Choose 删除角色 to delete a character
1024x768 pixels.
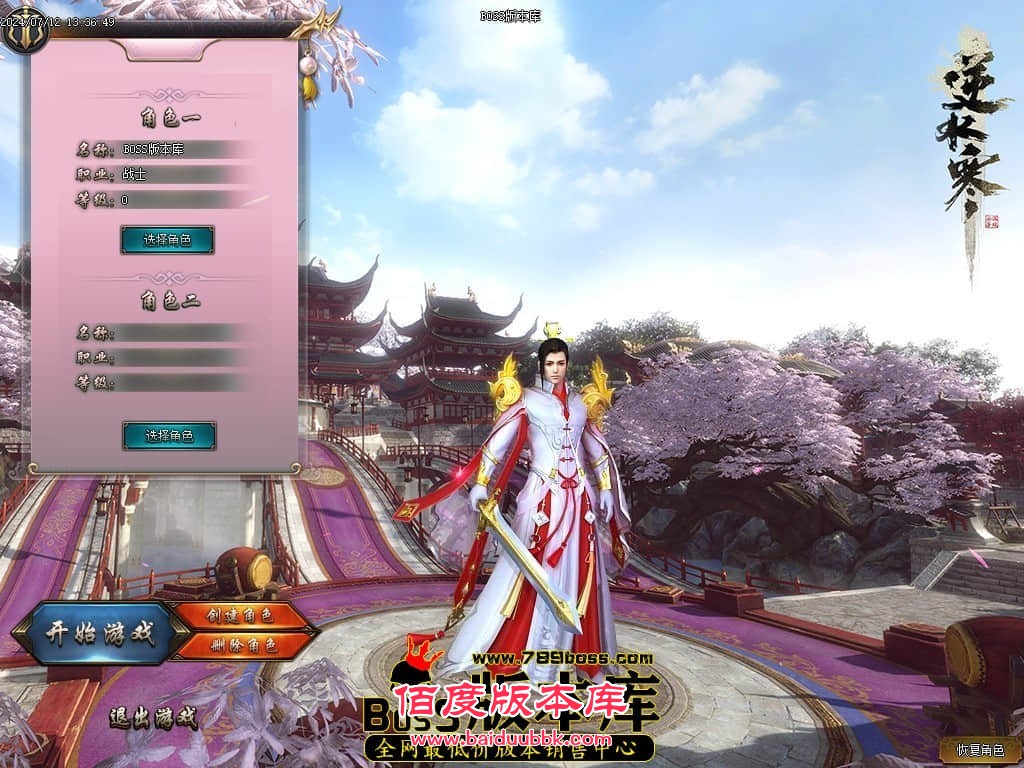(x=239, y=645)
